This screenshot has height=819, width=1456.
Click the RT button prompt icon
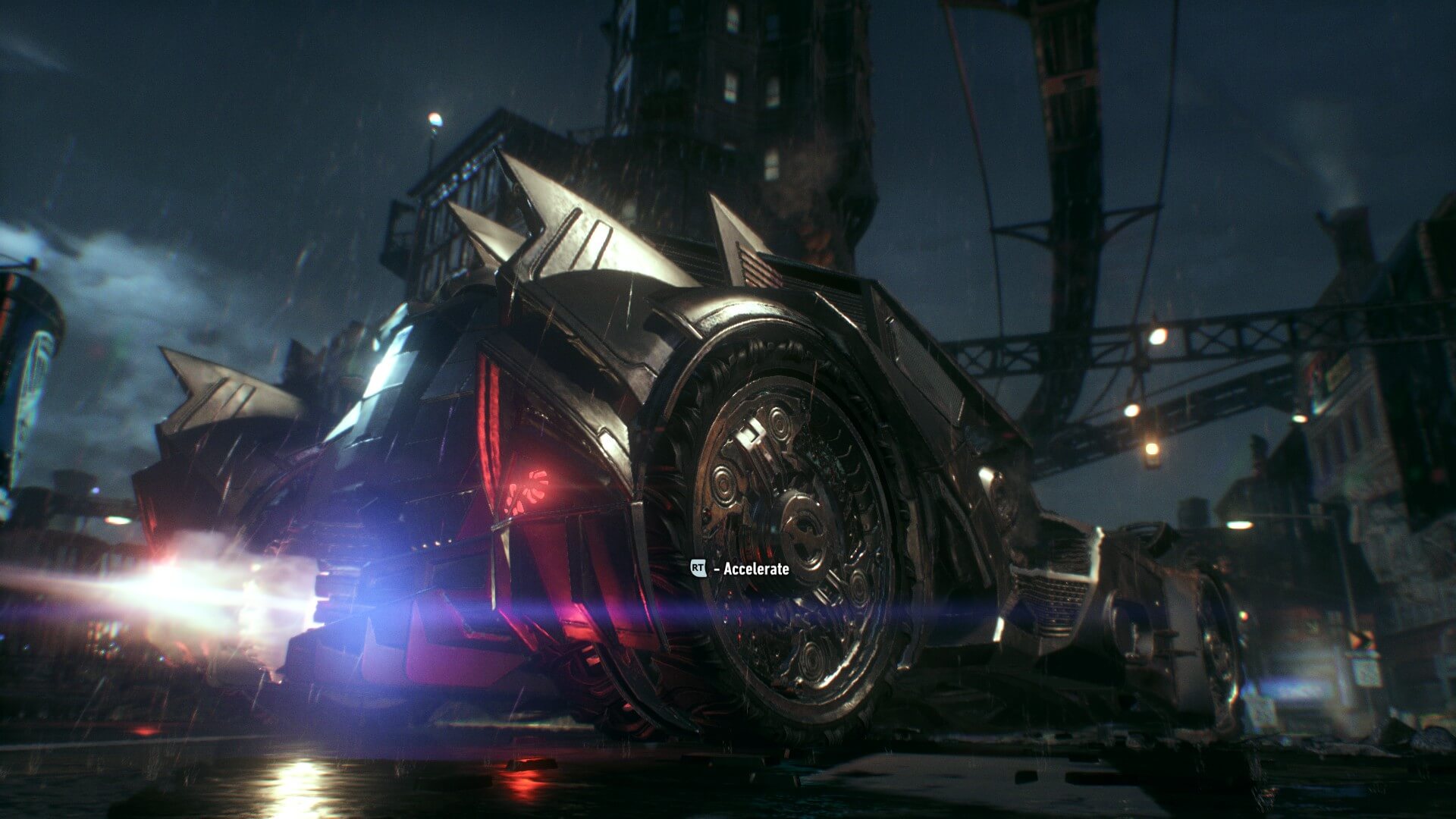tap(698, 567)
